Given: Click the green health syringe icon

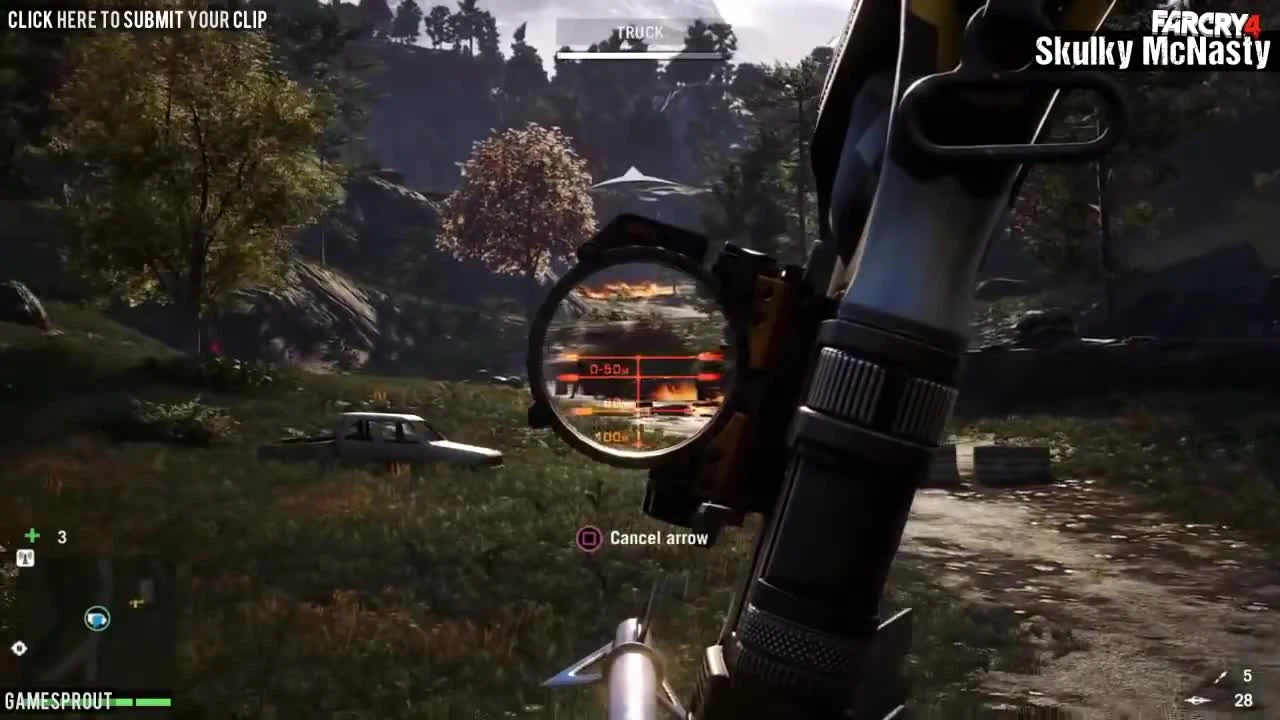Looking at the screenshot, I should point(31,535).
